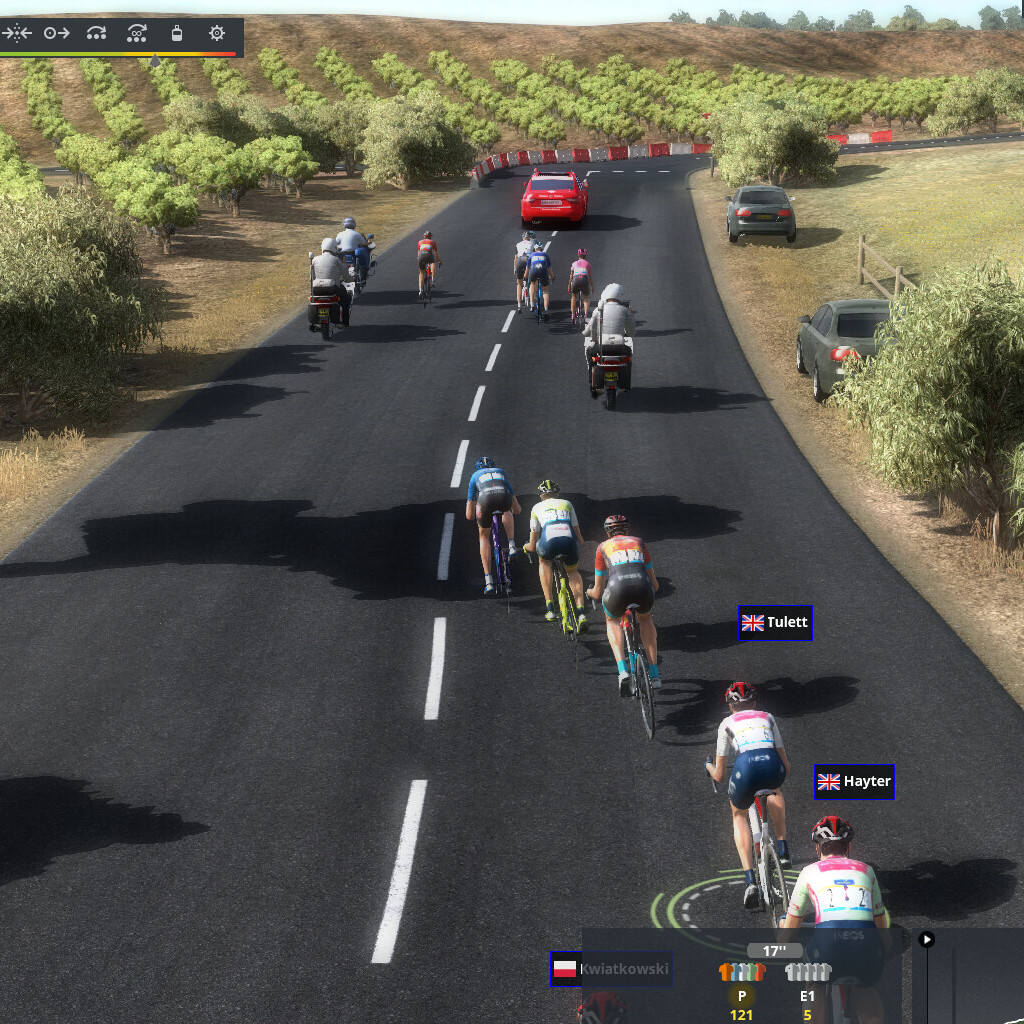Select the Tulett rider name tag
Image resolution: width=1024 pixels, height=1024 pixels.
pyautogui.click(x=775, y=623)
